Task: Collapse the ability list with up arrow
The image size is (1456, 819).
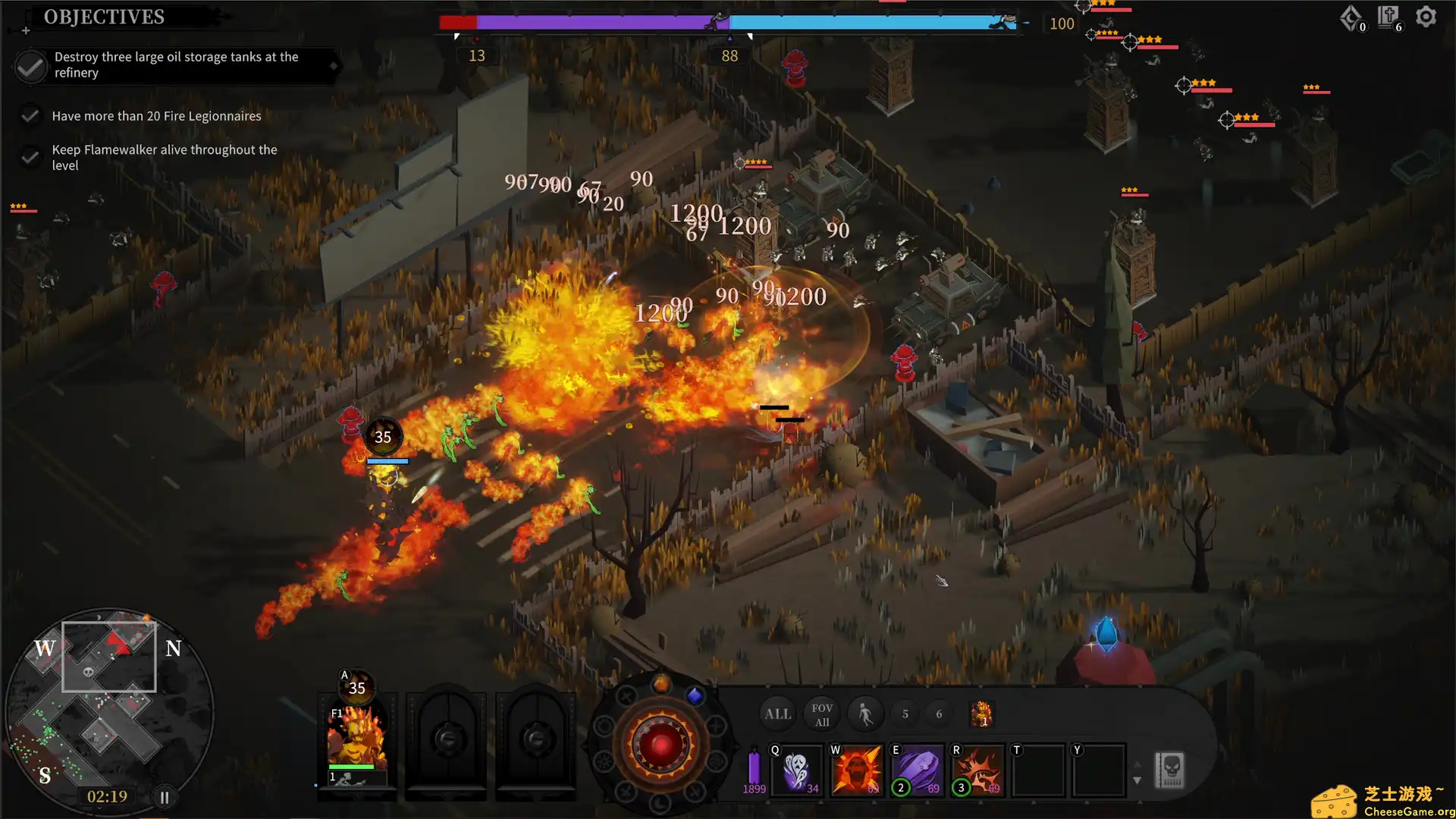Action: (x=1137, y=764)
